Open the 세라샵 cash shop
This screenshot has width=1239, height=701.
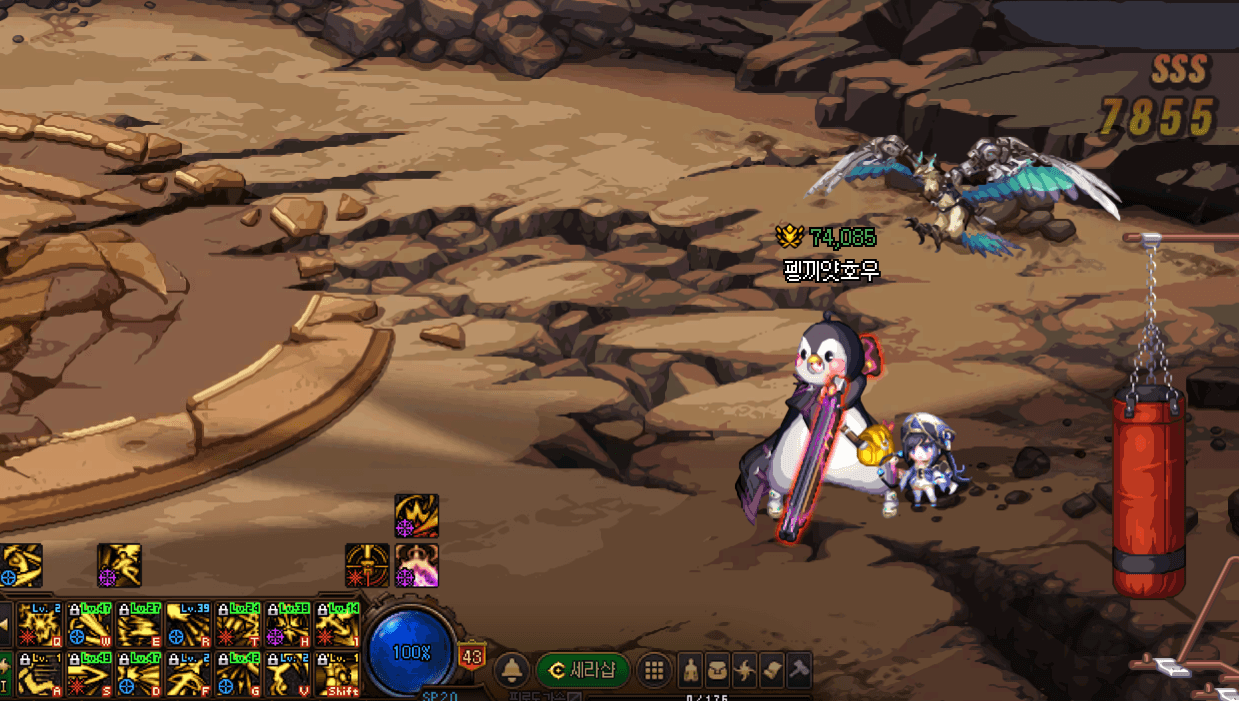583,670
